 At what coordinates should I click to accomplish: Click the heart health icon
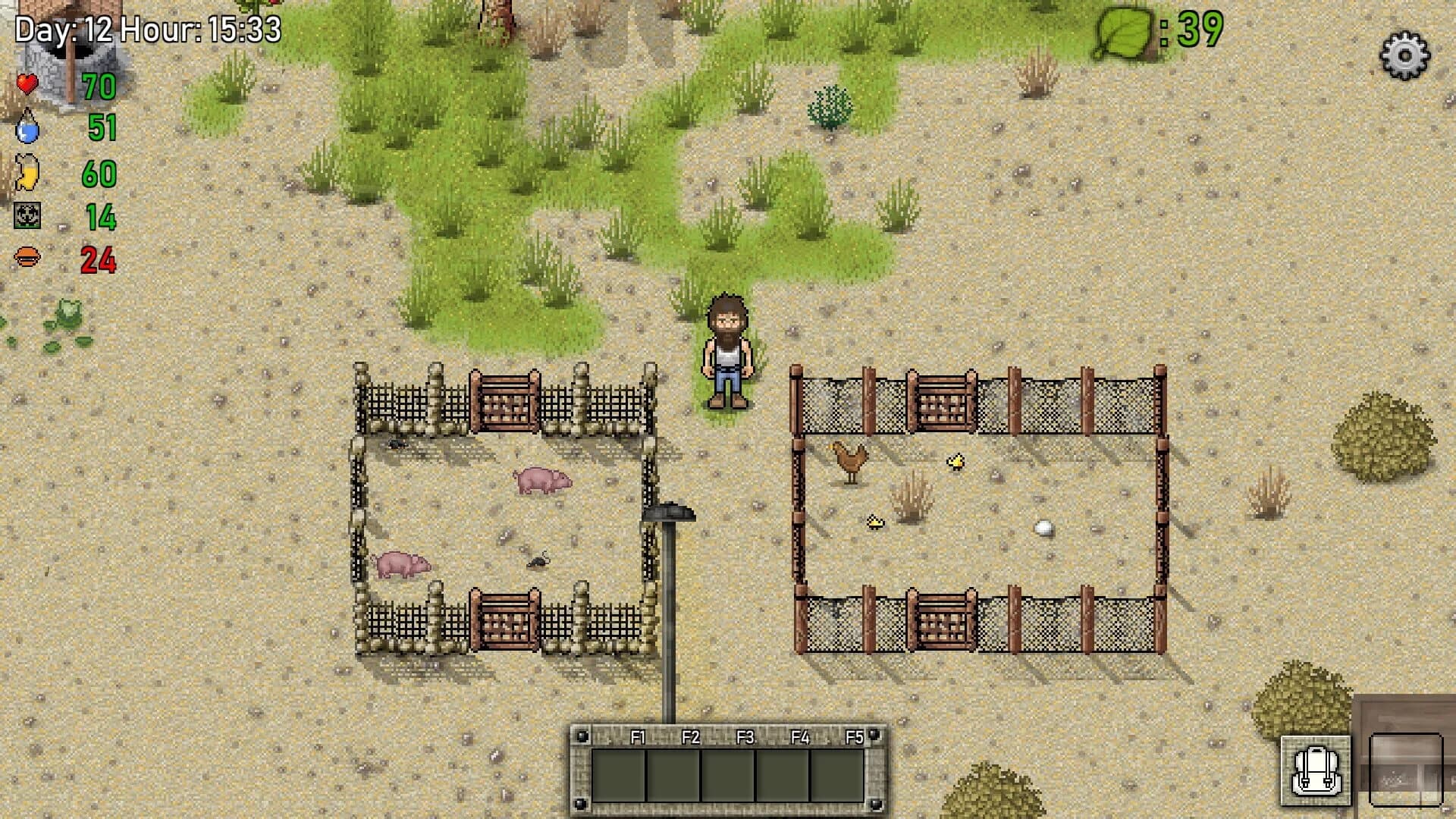pyautogui.click(x=28, y=86)
